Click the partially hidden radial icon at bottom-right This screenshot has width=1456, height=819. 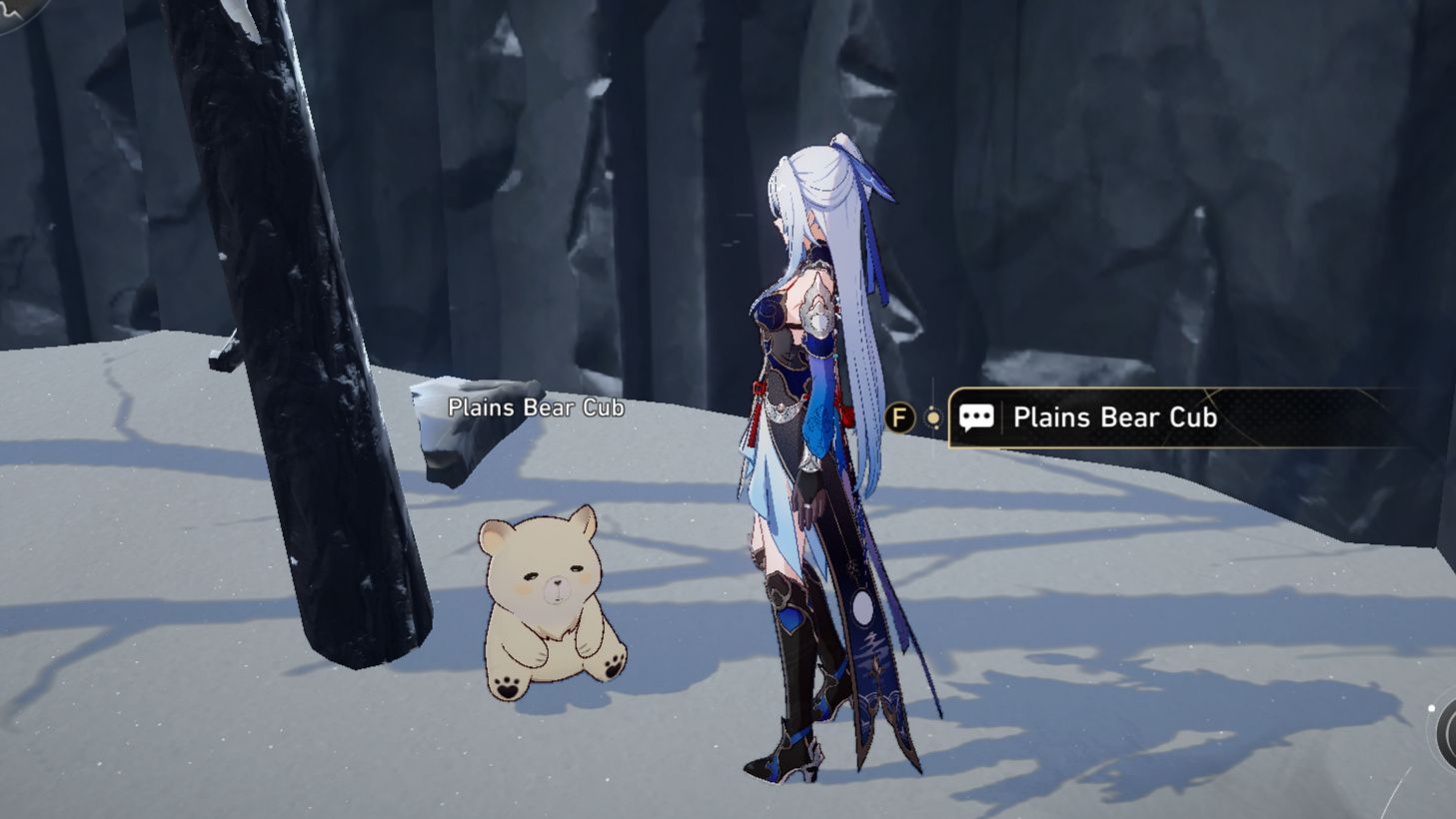point(1447,736)
